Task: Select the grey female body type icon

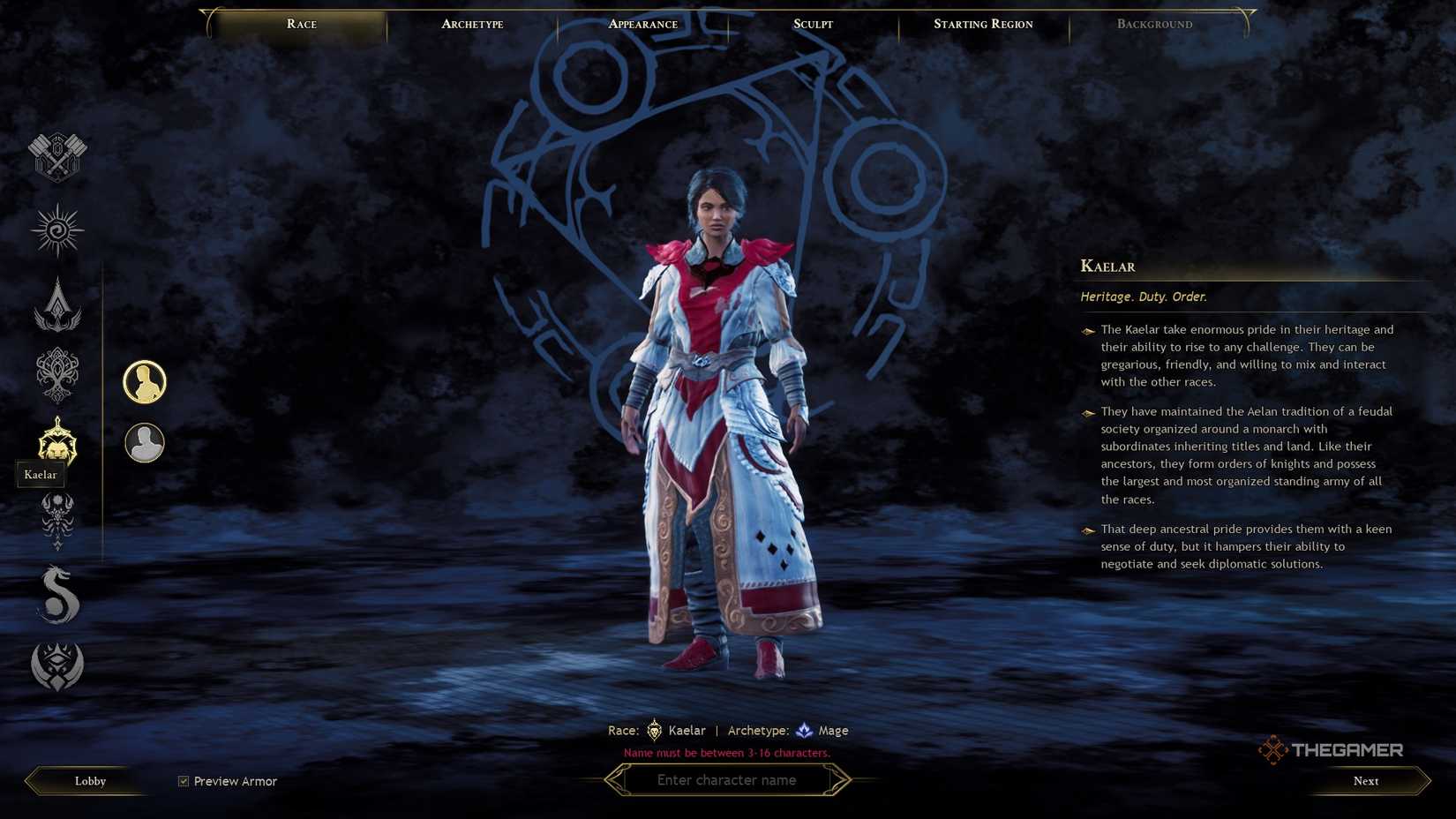Action: tap(144, 442)
